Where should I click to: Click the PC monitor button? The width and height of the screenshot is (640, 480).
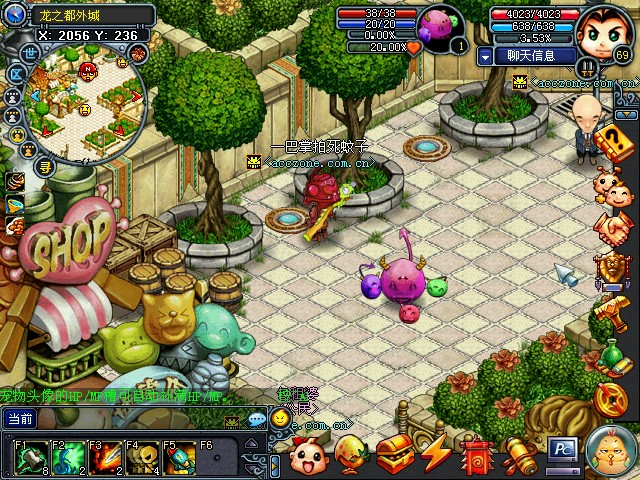561,451
